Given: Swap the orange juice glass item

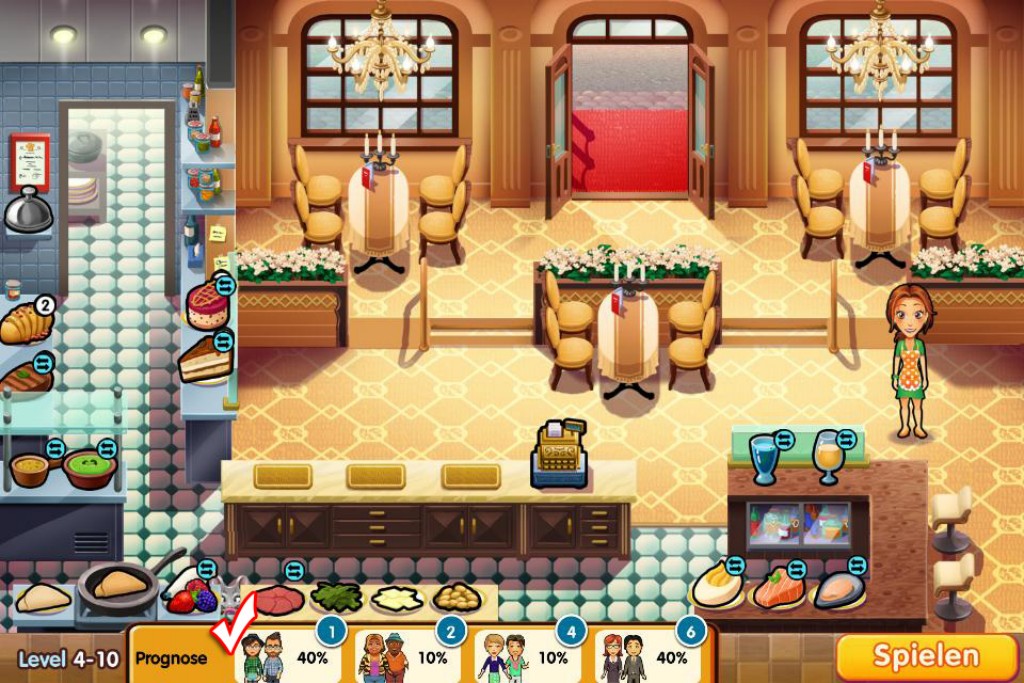Looking at the screenshot, I should (x=847, y=438).
